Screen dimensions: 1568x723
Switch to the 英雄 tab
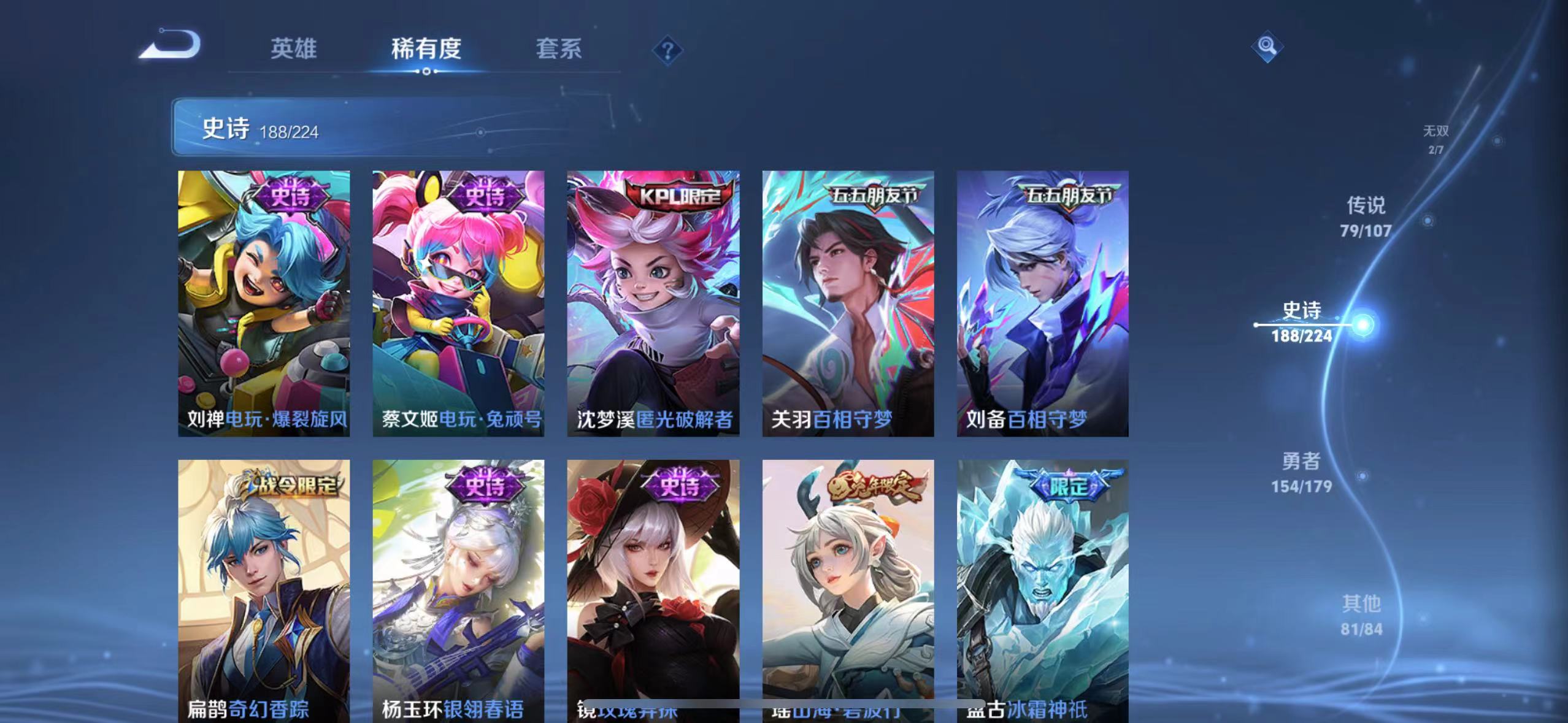(x=294, y=49)
